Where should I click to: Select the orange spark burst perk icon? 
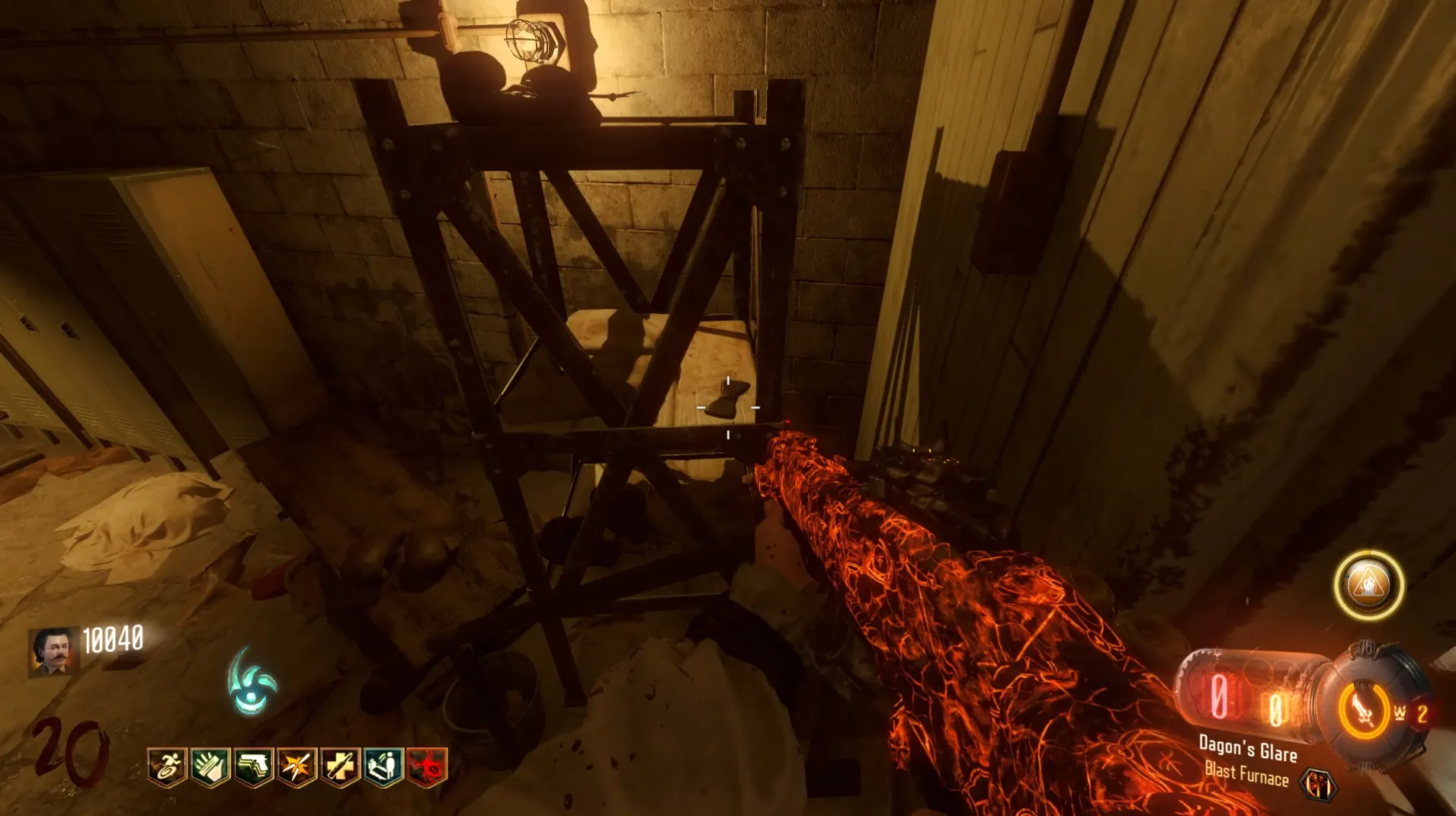297,766
